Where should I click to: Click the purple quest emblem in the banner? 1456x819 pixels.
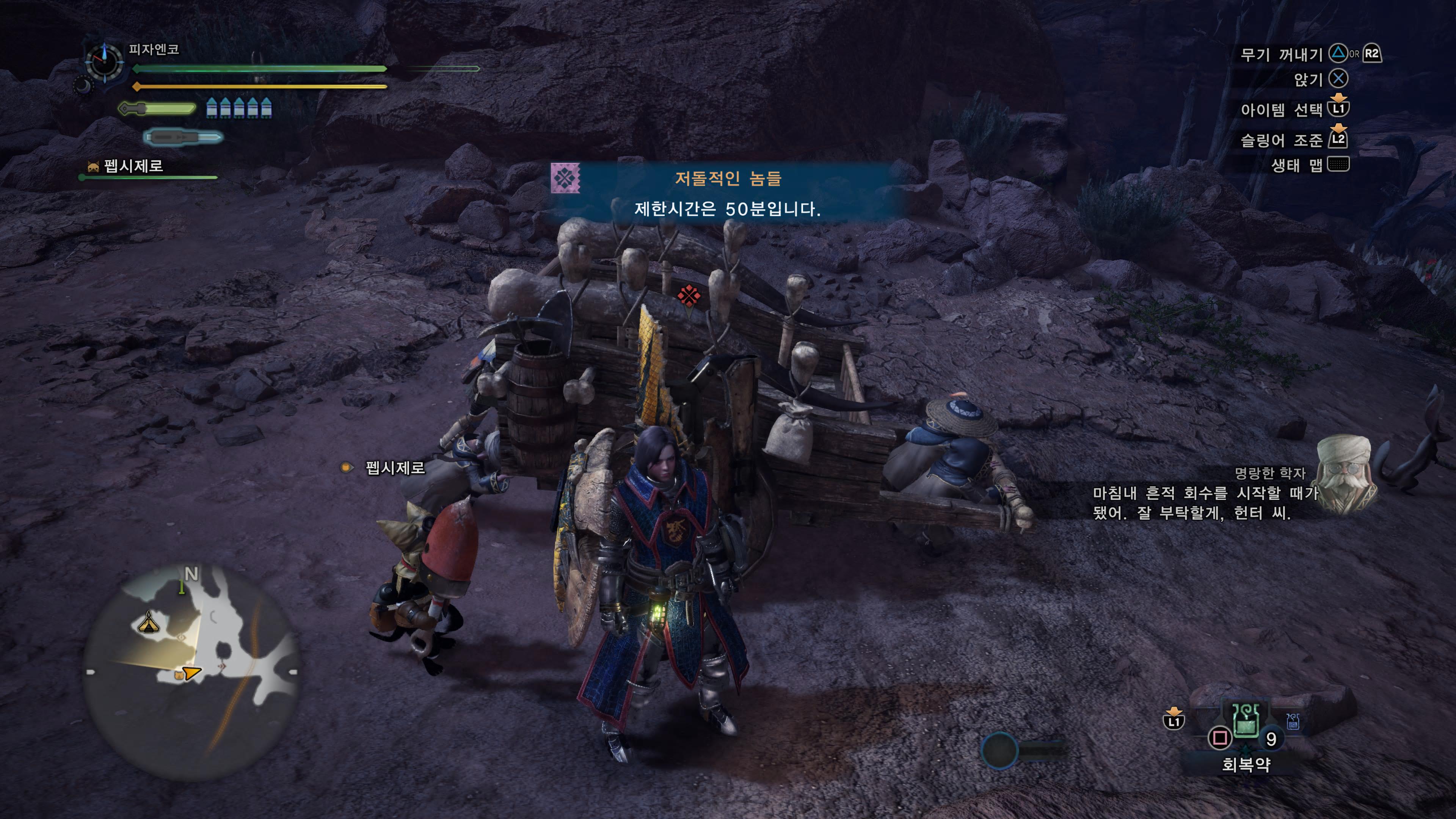coord(565,179)
